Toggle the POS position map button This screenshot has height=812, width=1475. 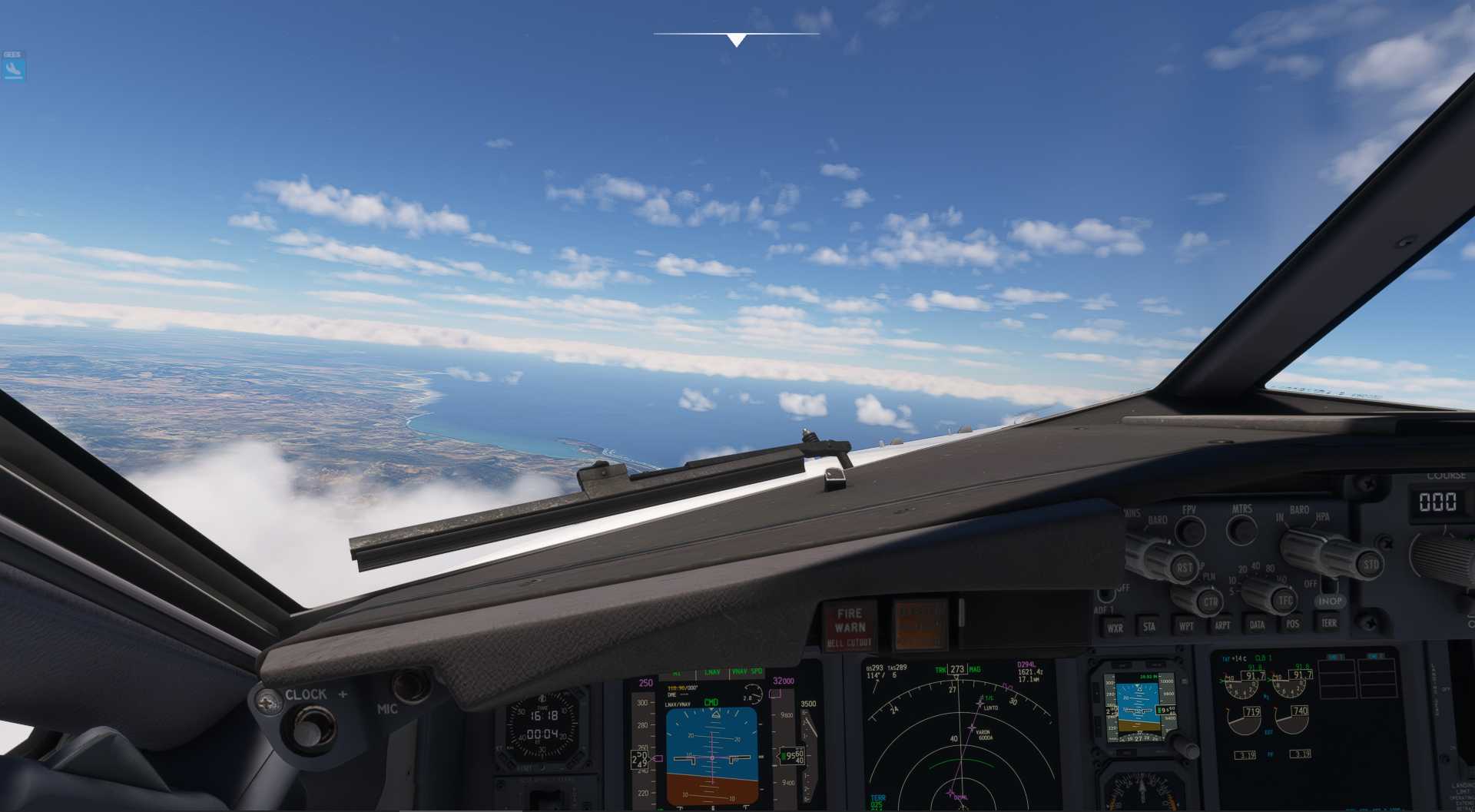pos(1293,623)
